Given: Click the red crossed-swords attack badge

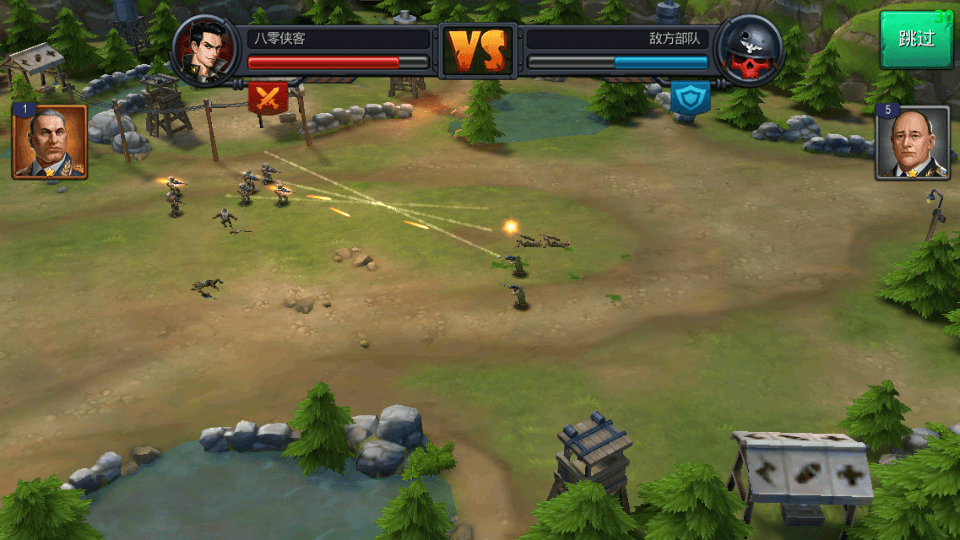Looking at the screenshot, I should click(x=268, y=97).
